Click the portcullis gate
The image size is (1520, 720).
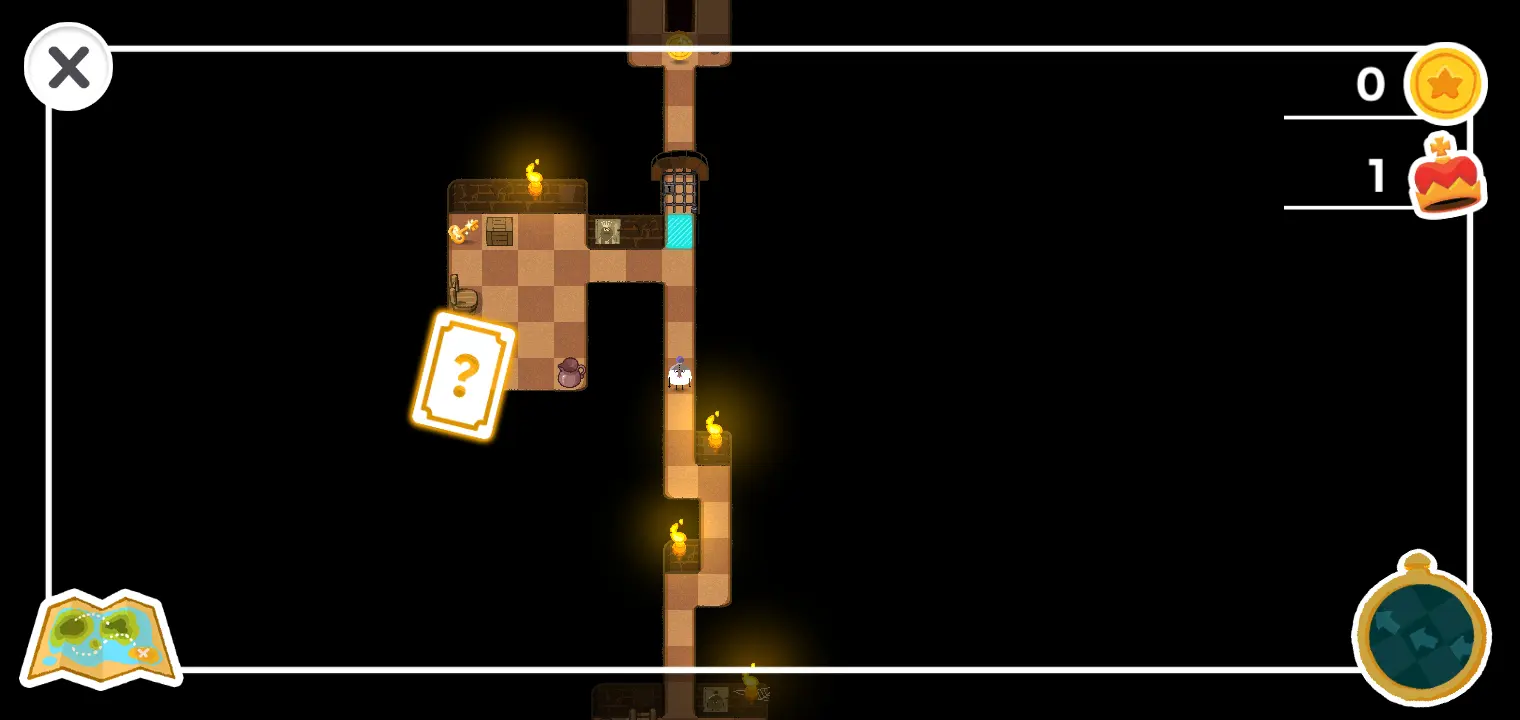(x=681, y=190)
